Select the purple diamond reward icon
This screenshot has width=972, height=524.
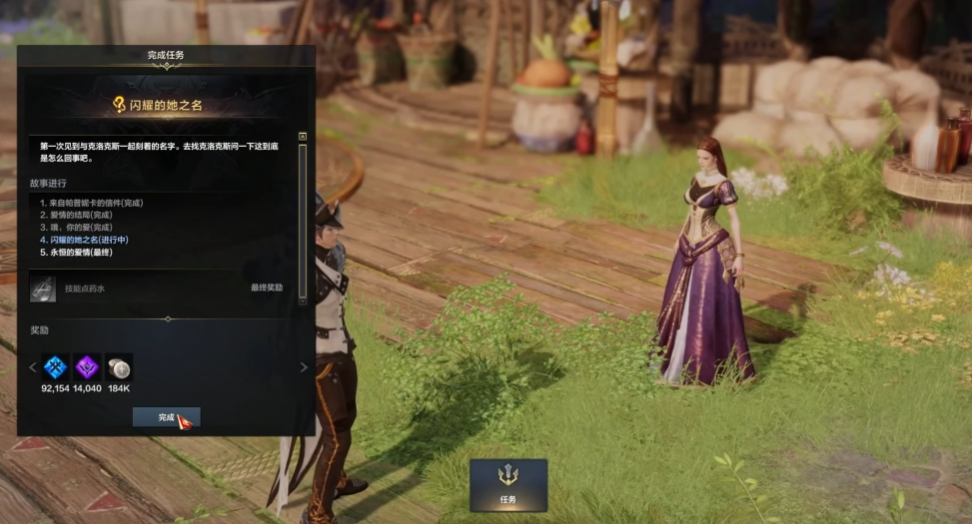pos(87,367)
